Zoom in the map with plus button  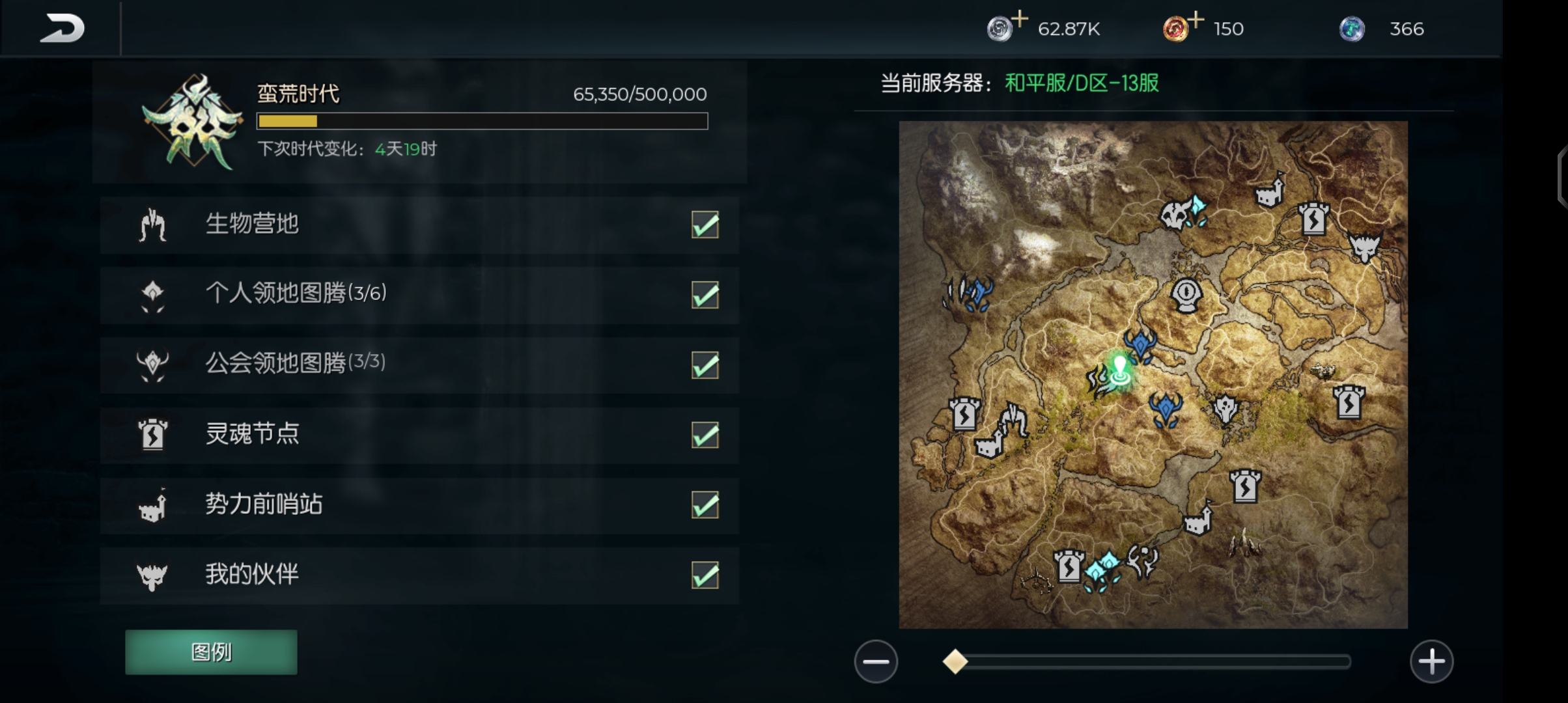click(1431, 661)
